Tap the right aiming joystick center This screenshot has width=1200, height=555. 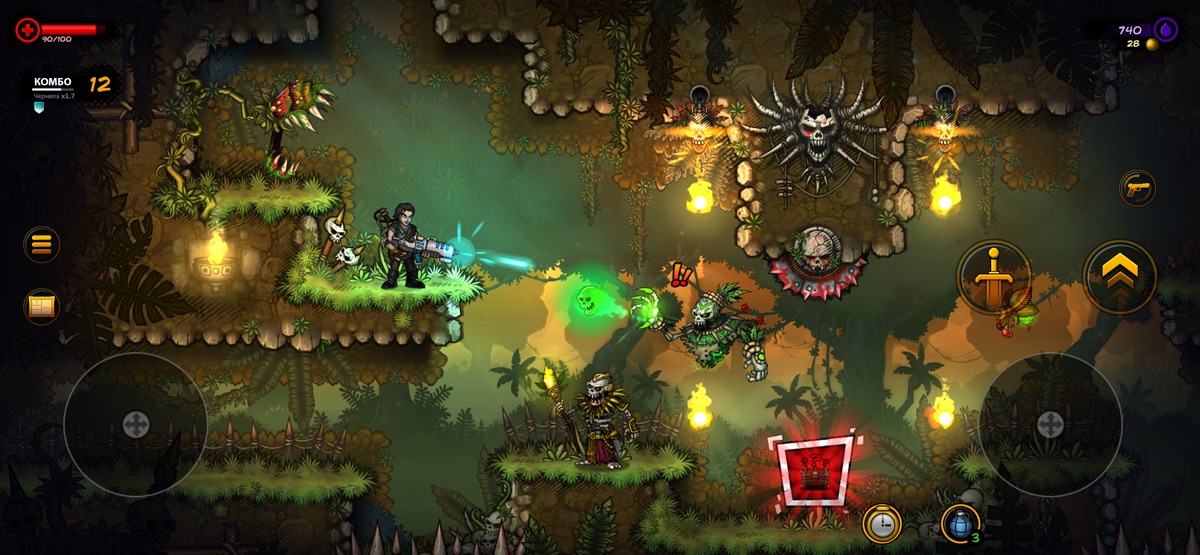click(x=1050, y=424)
